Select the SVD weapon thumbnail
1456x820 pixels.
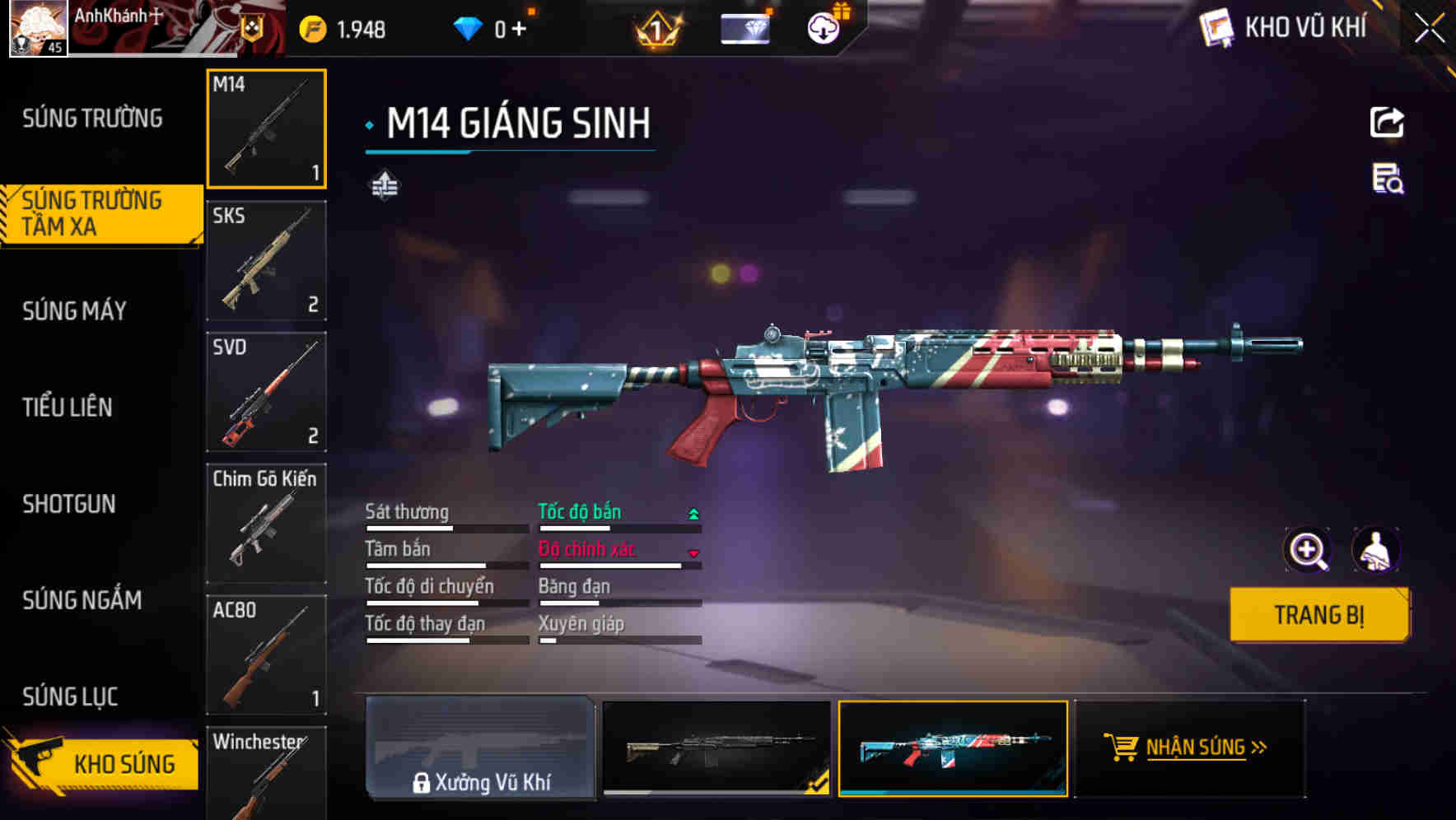tap(266, 393)
